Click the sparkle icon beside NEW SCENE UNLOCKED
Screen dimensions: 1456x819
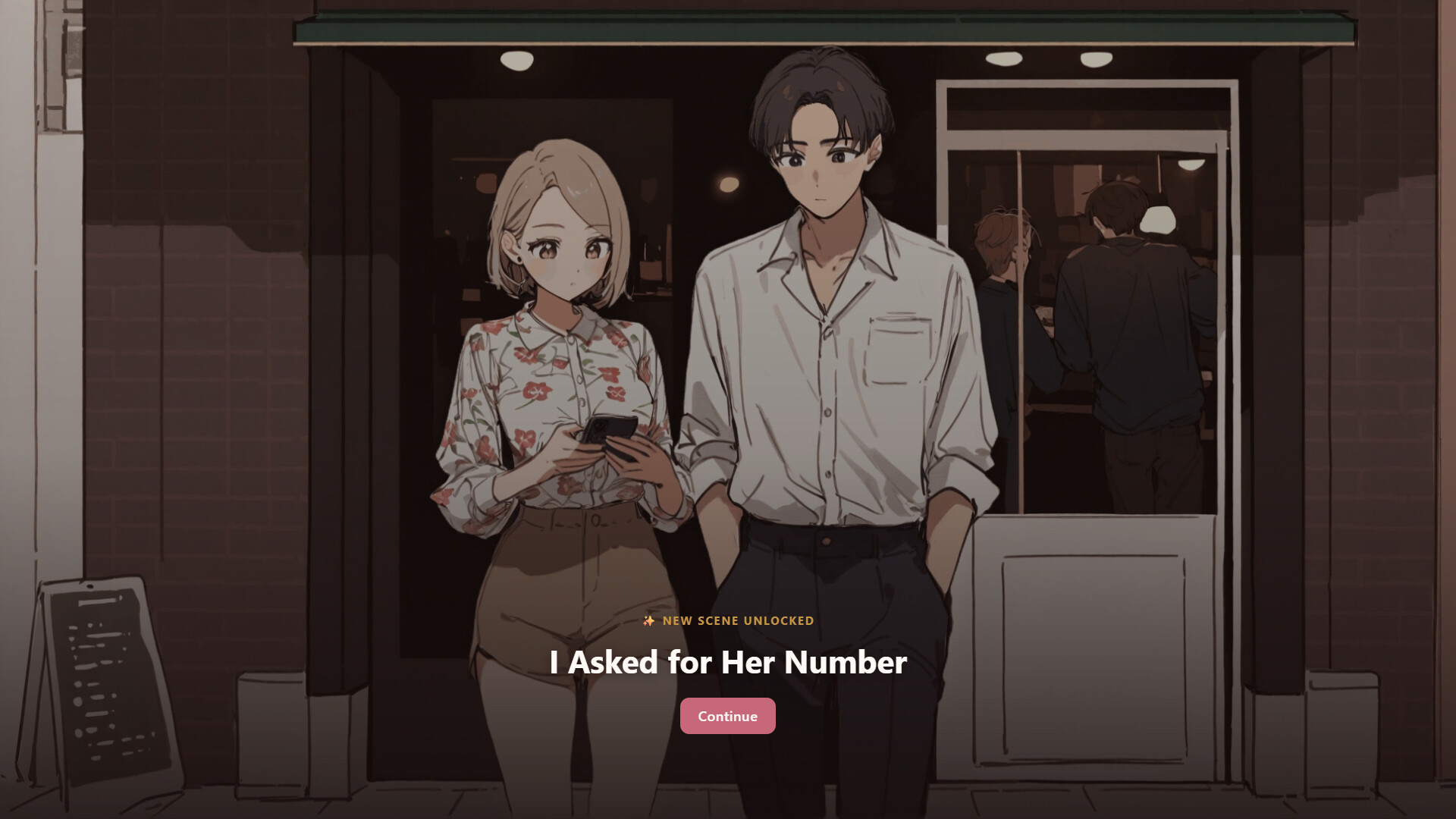tap(648, 620)
